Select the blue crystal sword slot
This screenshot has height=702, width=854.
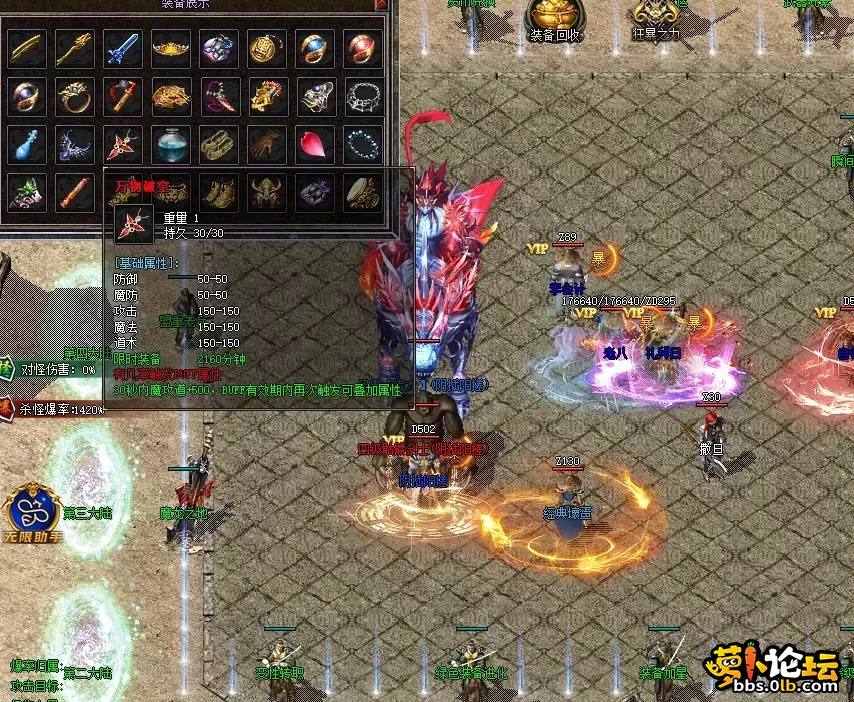pyautogui.click(x=123, y=47)
